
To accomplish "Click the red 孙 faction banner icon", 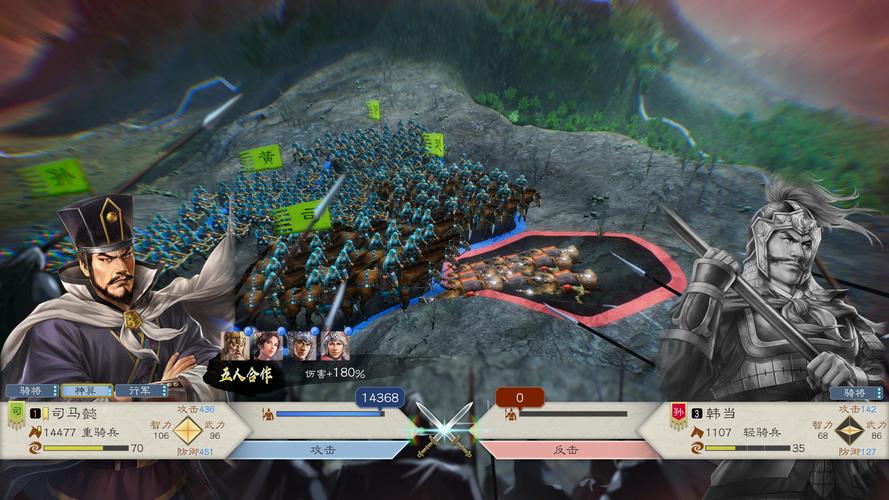I will click(678, 413).
